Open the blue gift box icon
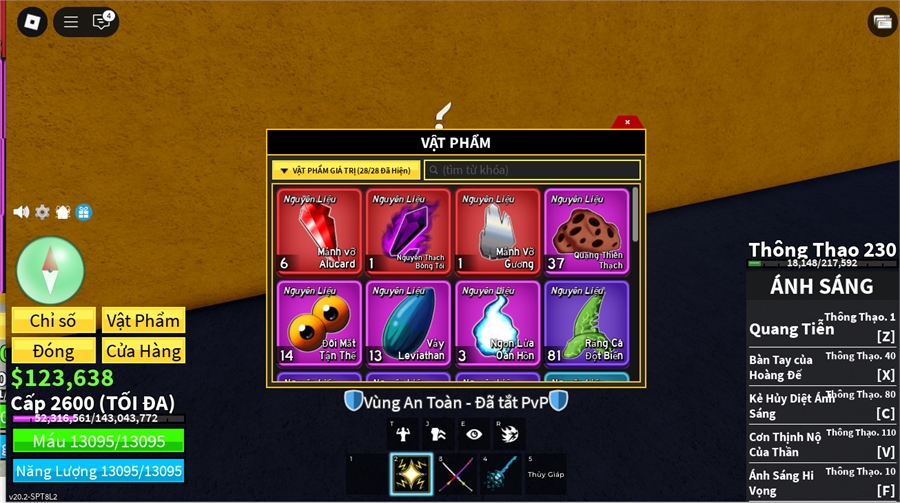 click(83, 212)
